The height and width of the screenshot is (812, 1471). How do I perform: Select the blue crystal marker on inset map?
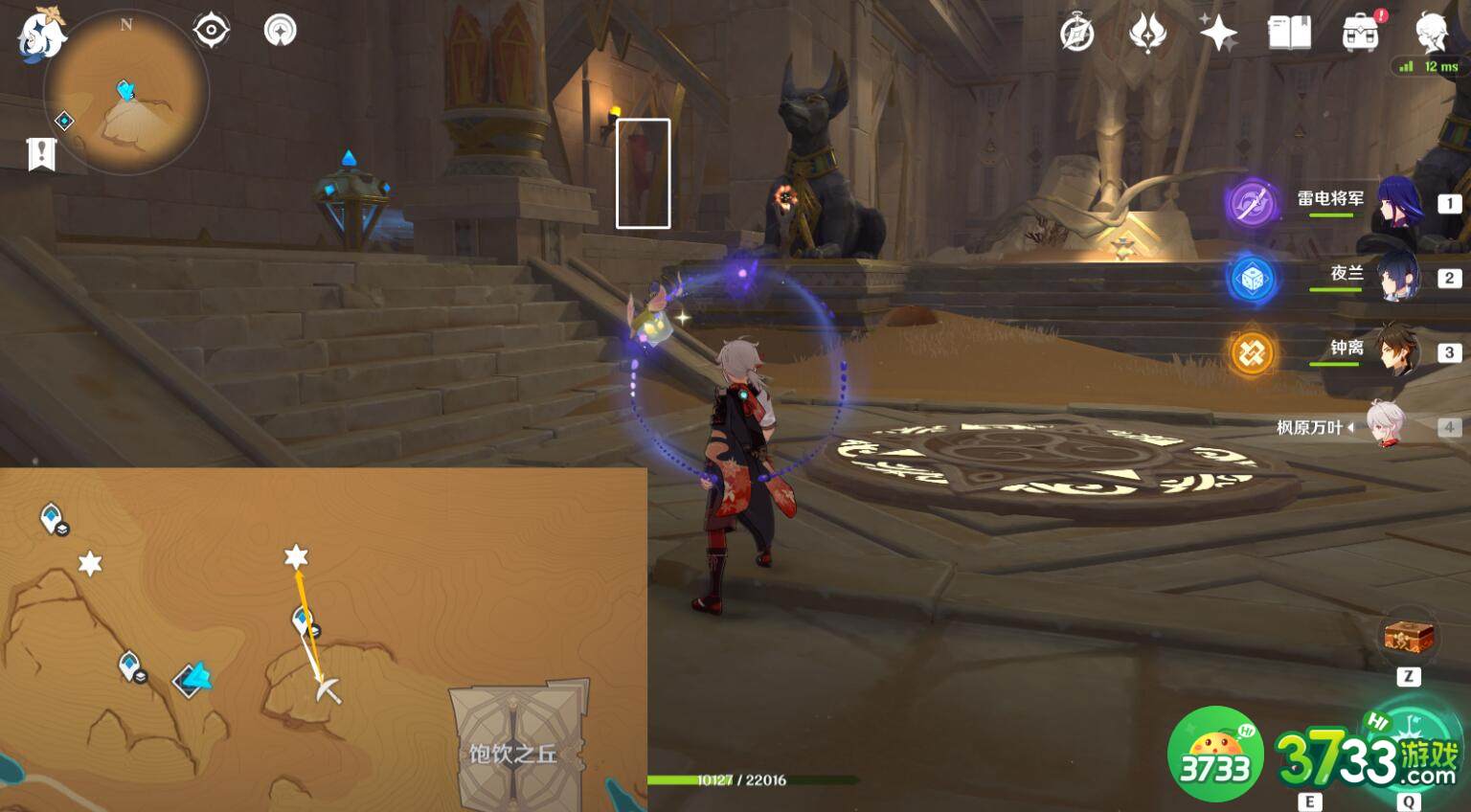(195, 679)
